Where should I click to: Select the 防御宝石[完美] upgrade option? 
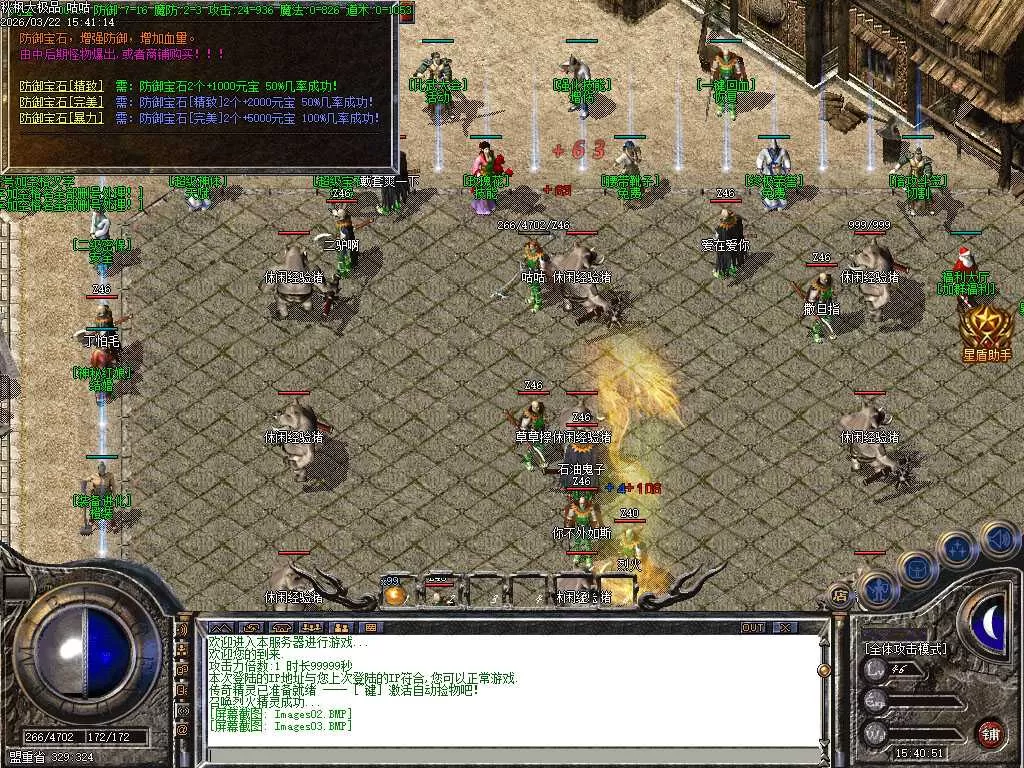click(x=59, y=102)
